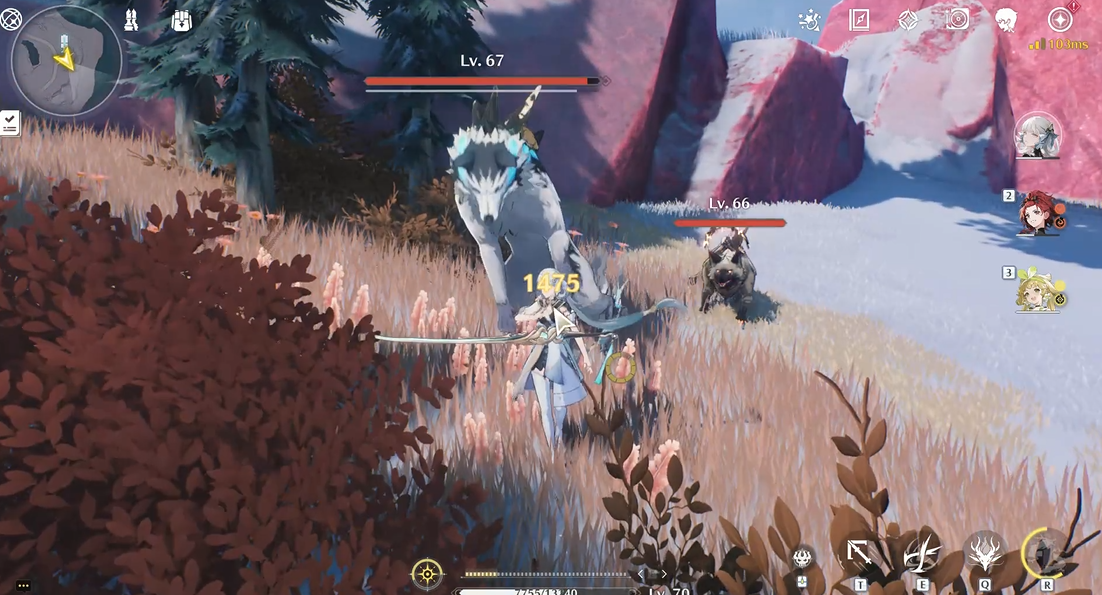
Task: Click the chess pieces team icon
Action: pos(131,20)
